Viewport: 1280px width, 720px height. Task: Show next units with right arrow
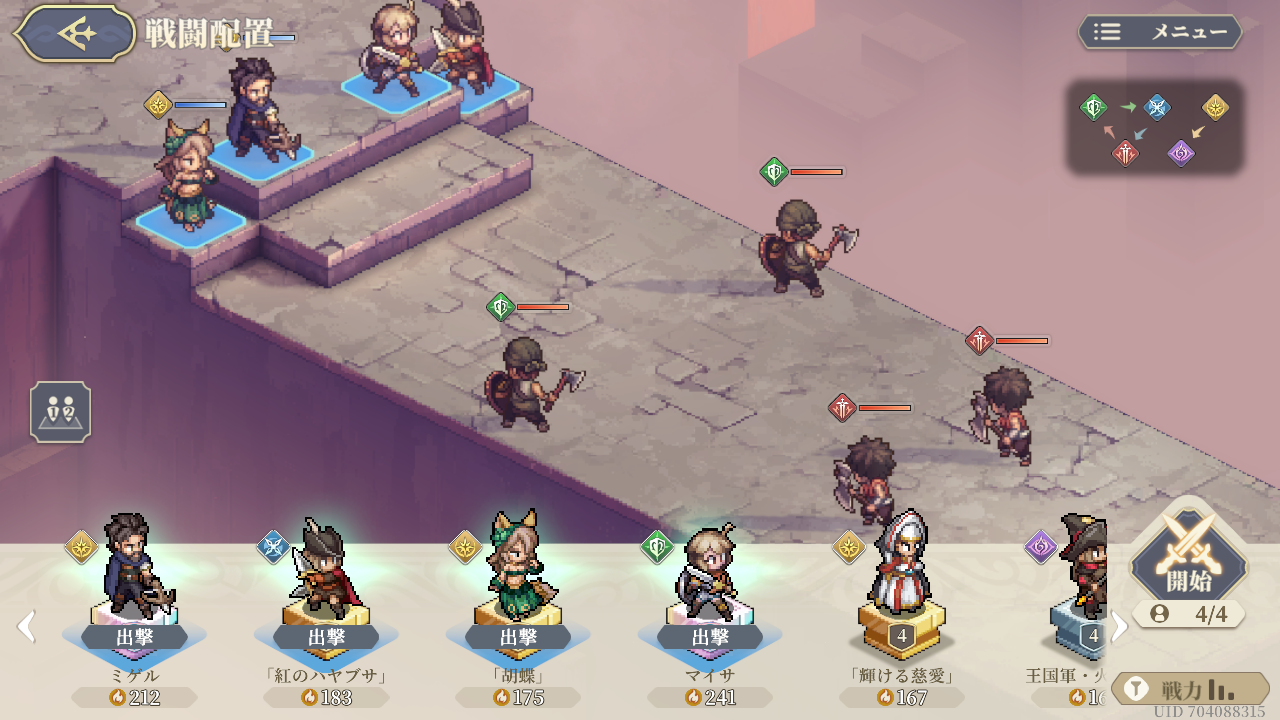[1120, 627]
